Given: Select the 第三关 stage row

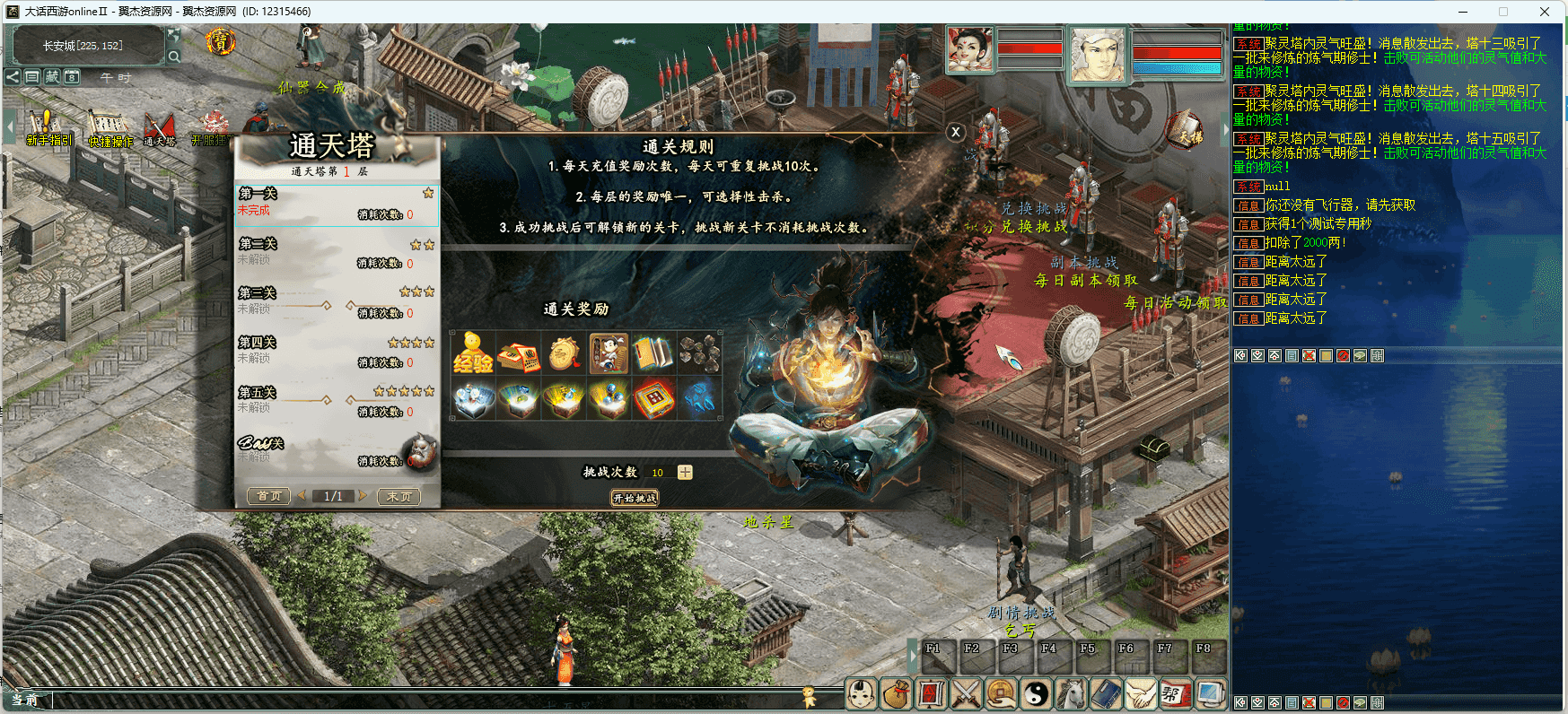Looking at the screenshot, I should coord(337,303).
